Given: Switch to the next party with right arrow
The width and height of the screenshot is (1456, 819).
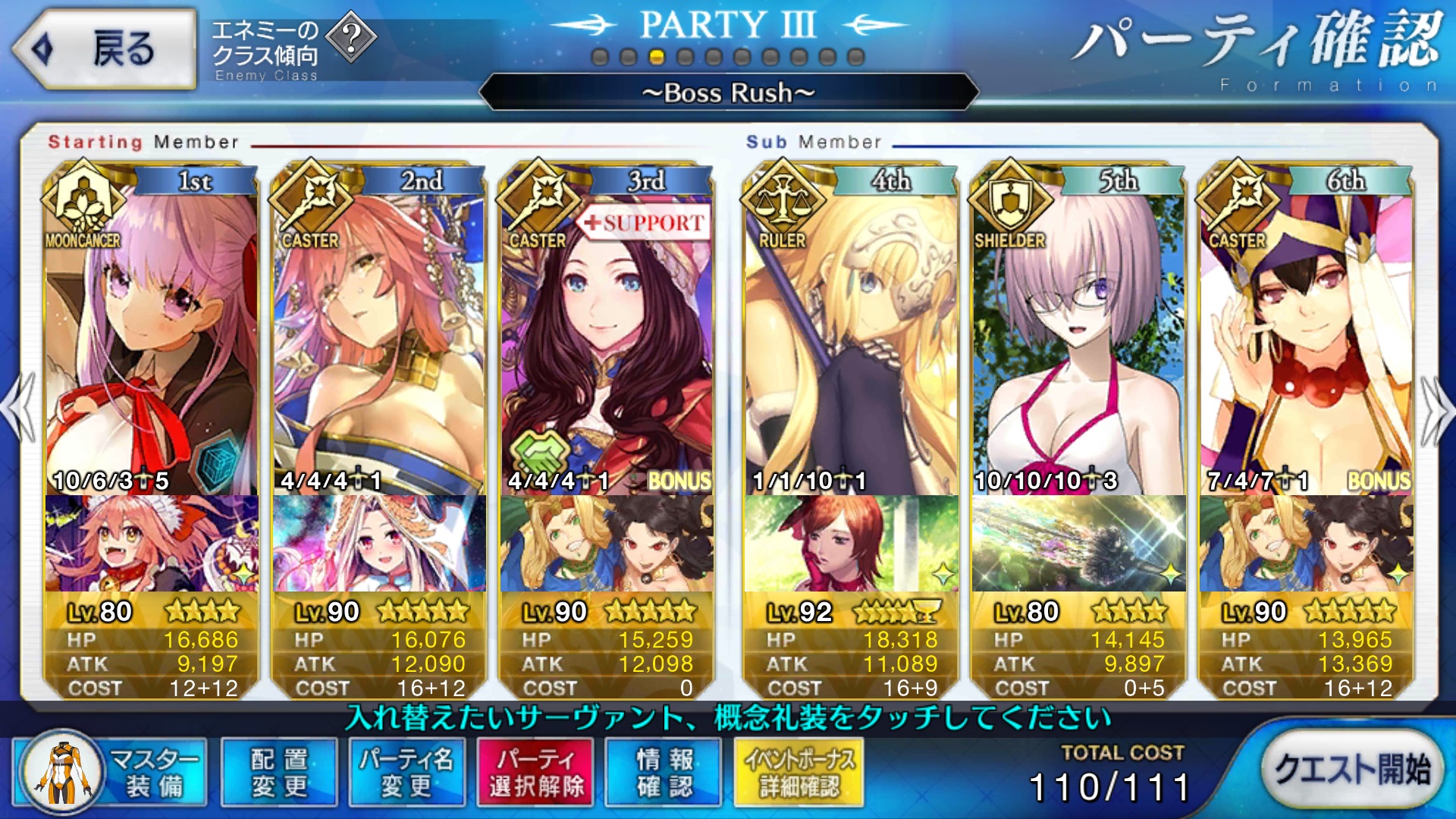Looking at the screenshot, I should tap(1436, 409).
